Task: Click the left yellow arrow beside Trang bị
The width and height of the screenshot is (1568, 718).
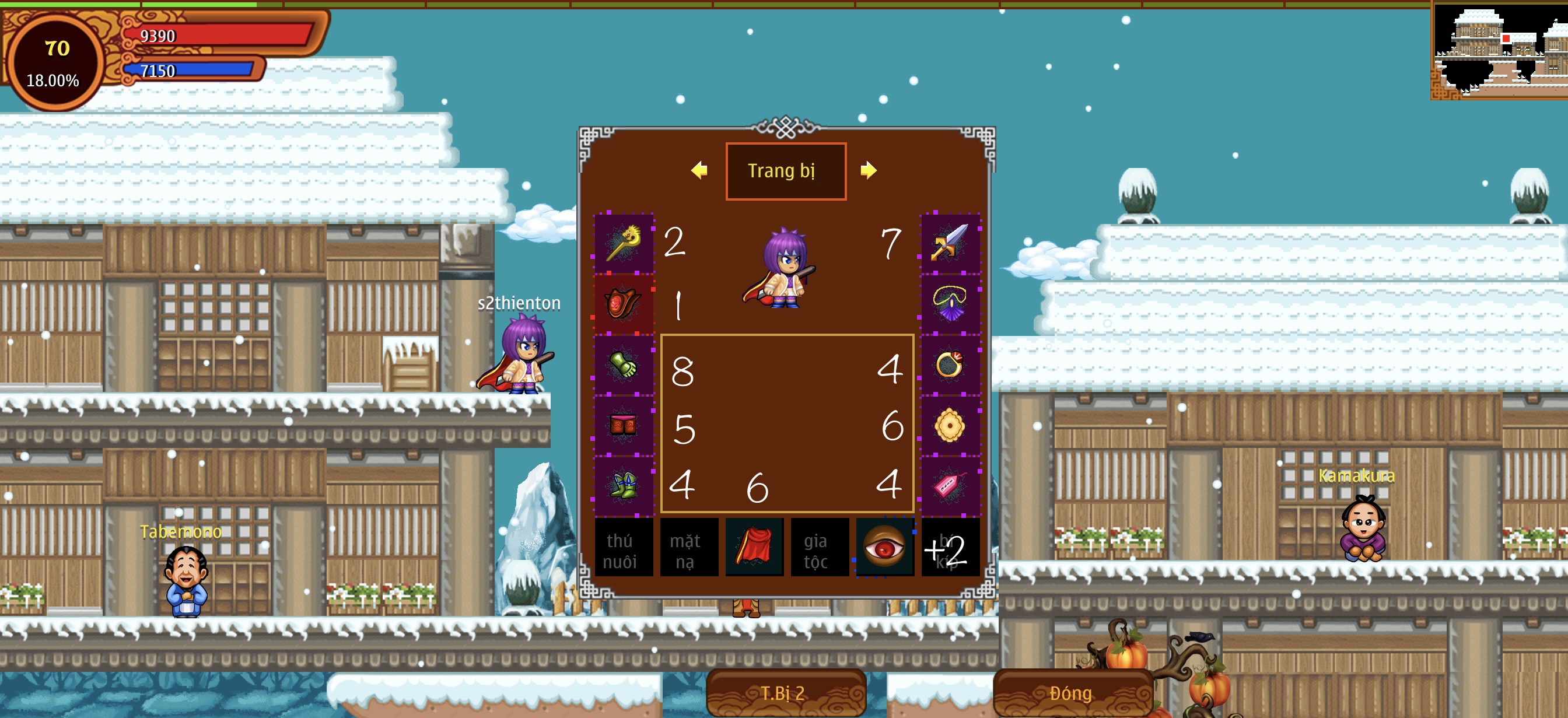Action: (699, 170)
